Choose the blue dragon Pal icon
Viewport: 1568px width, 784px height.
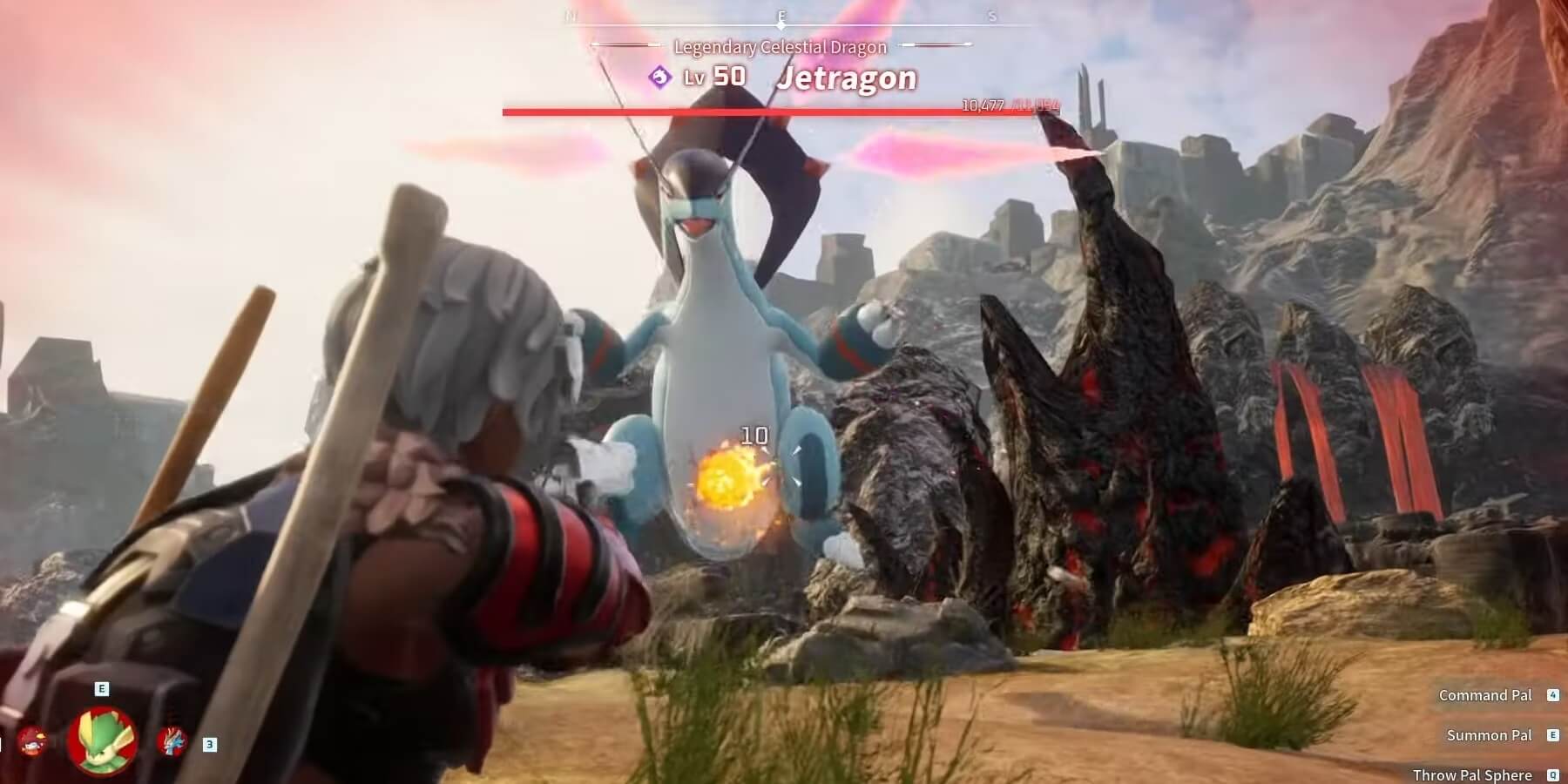click(171, 741)
